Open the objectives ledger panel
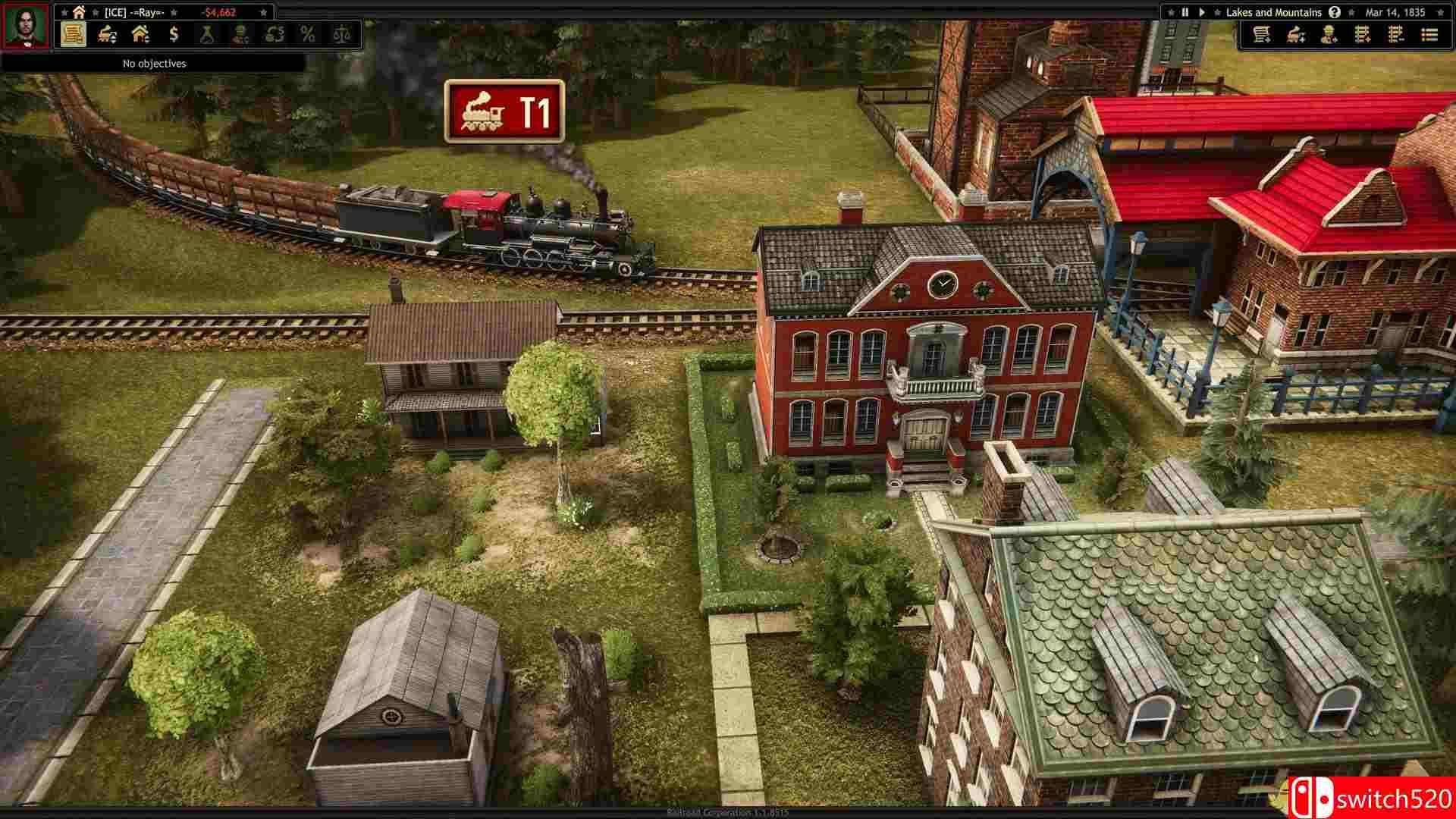 (x=74, y=34)
